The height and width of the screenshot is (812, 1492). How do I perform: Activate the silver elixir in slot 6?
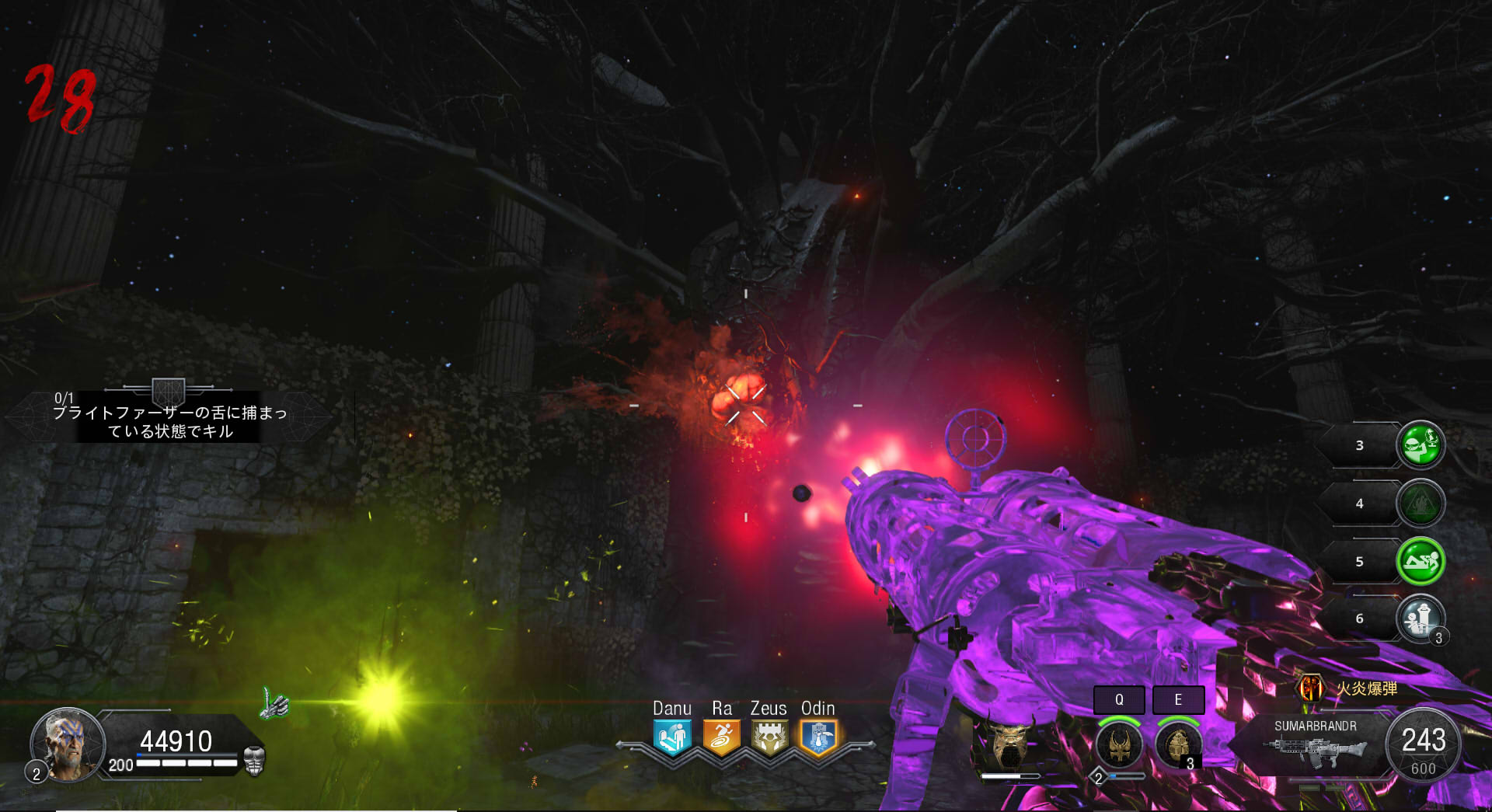1421,619
